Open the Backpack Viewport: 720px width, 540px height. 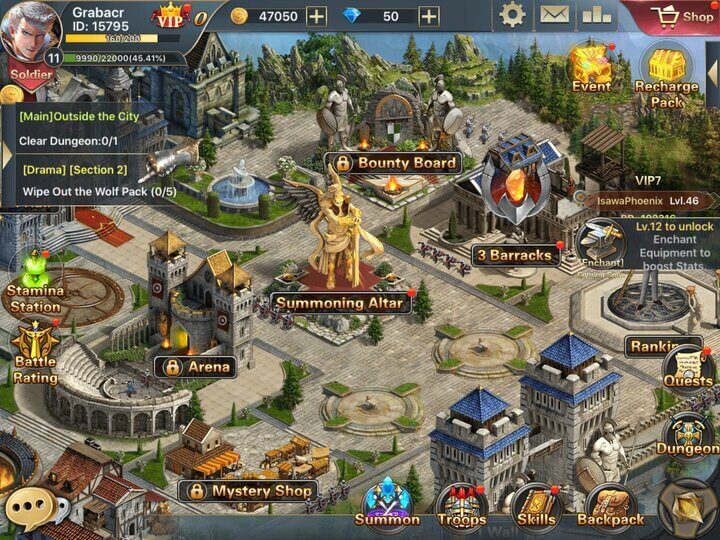[610, 505]
